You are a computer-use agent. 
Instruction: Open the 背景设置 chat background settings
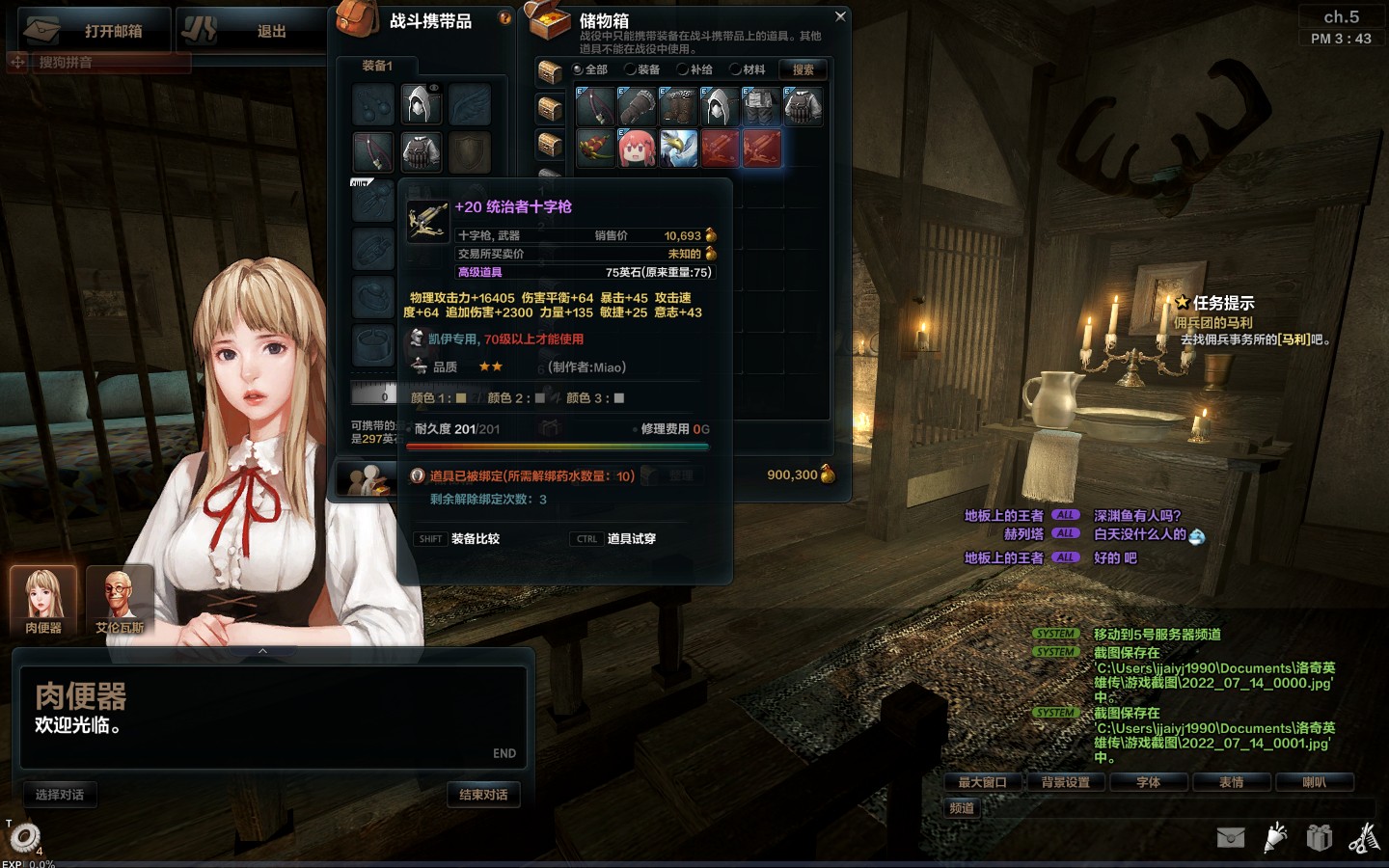[x=1065, y=782]
